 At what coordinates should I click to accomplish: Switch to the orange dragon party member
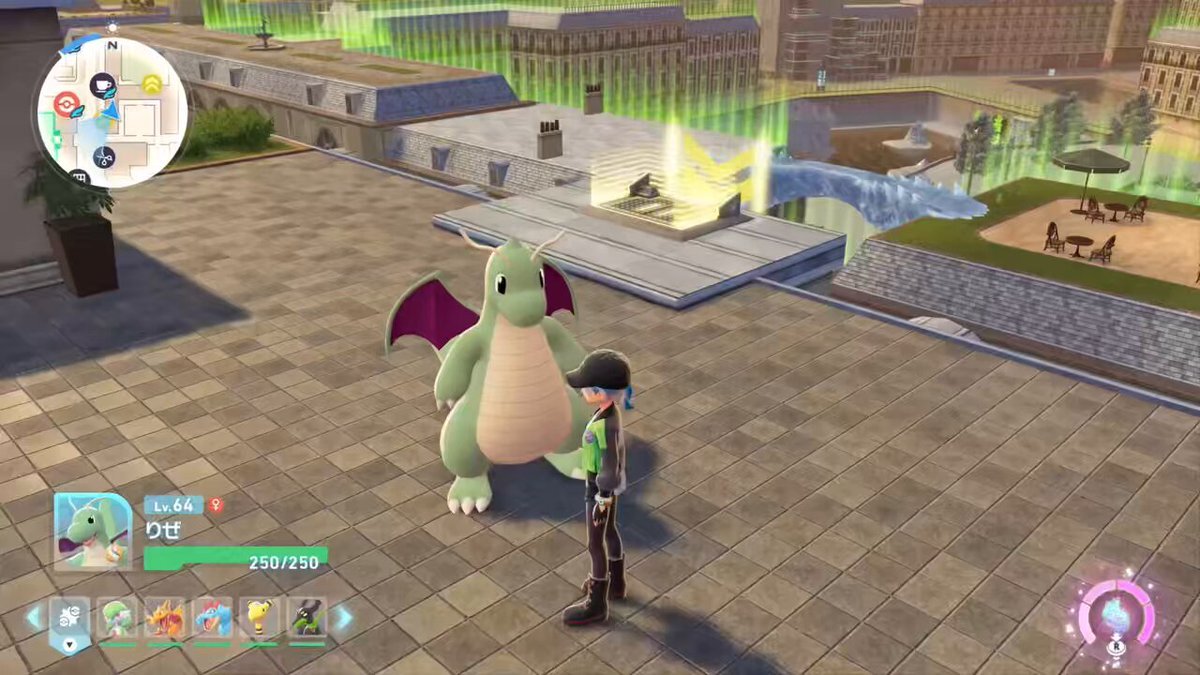click(x=166, y=619)
